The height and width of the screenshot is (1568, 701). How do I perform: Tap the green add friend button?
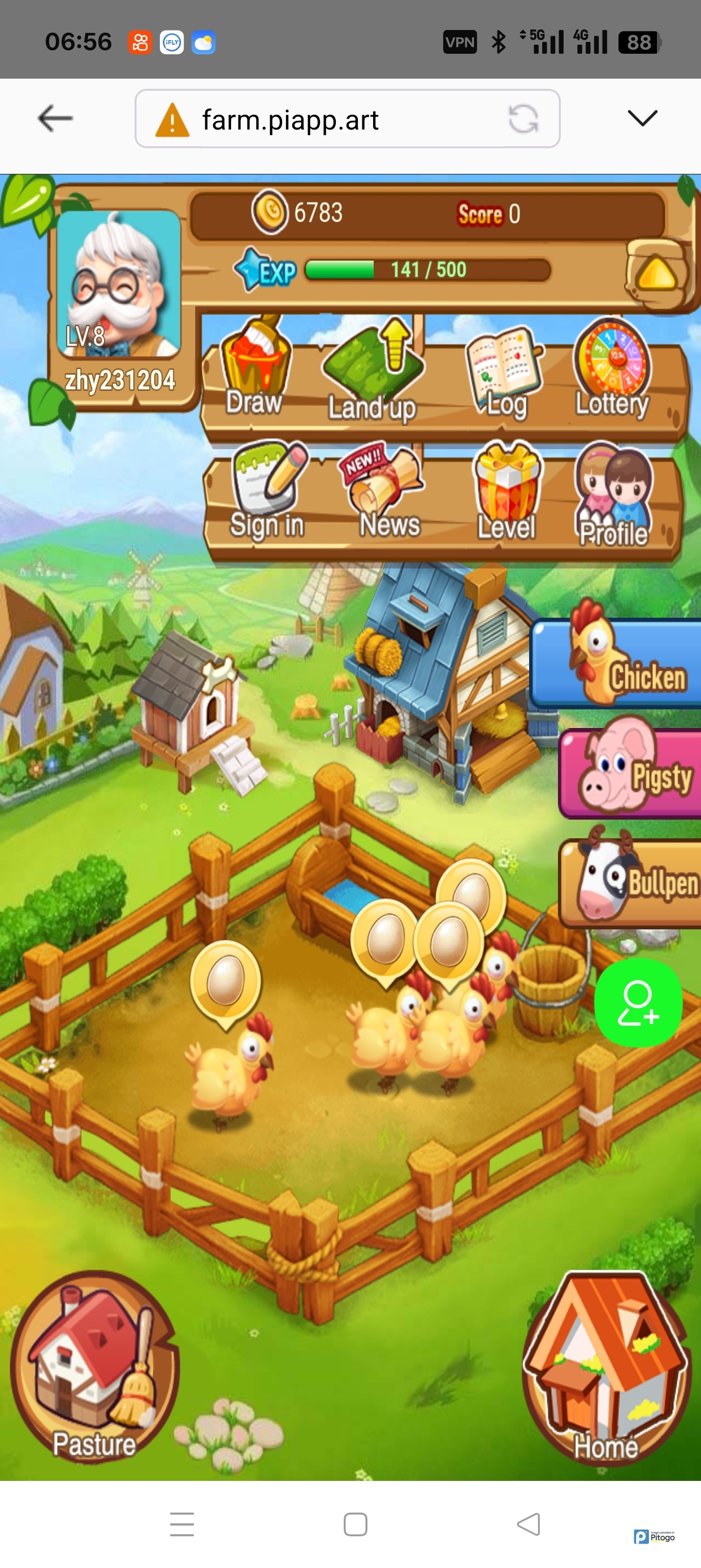point(638,1002)
